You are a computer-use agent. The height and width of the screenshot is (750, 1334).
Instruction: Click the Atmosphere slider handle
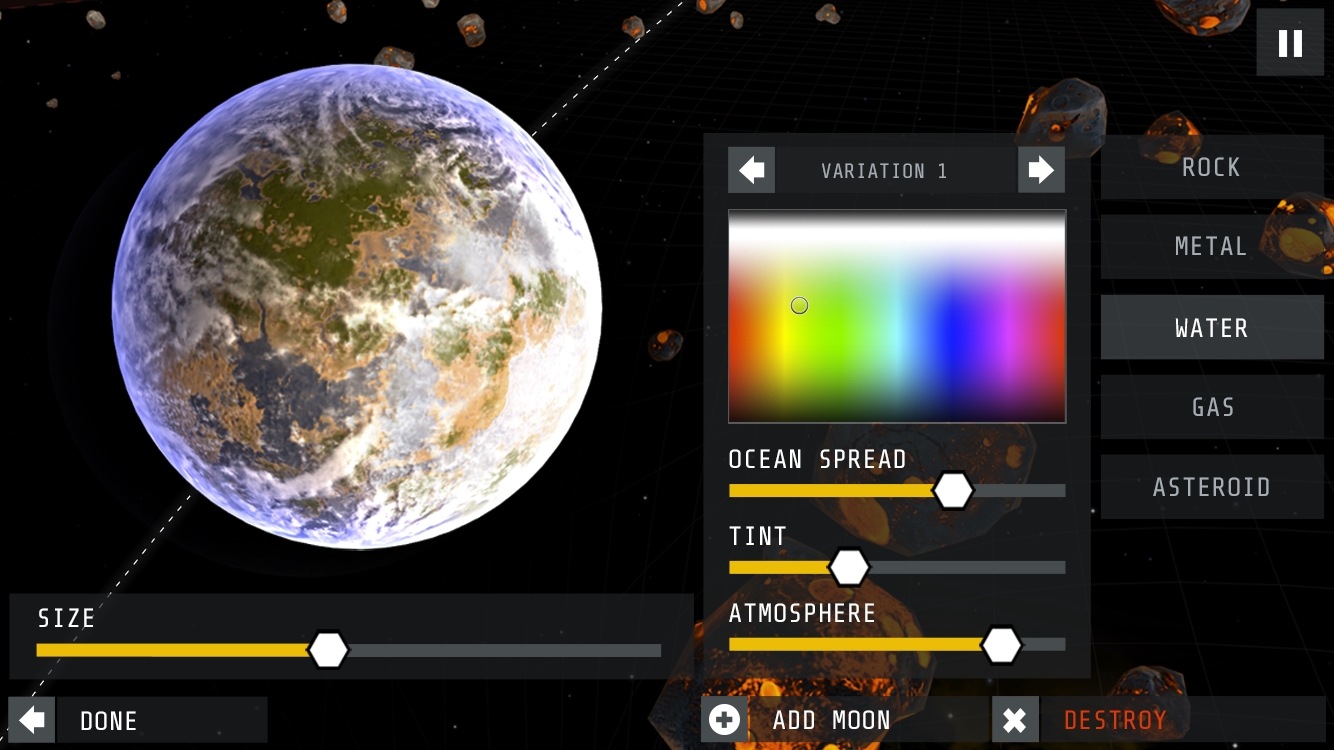(x=1000, y=645)
